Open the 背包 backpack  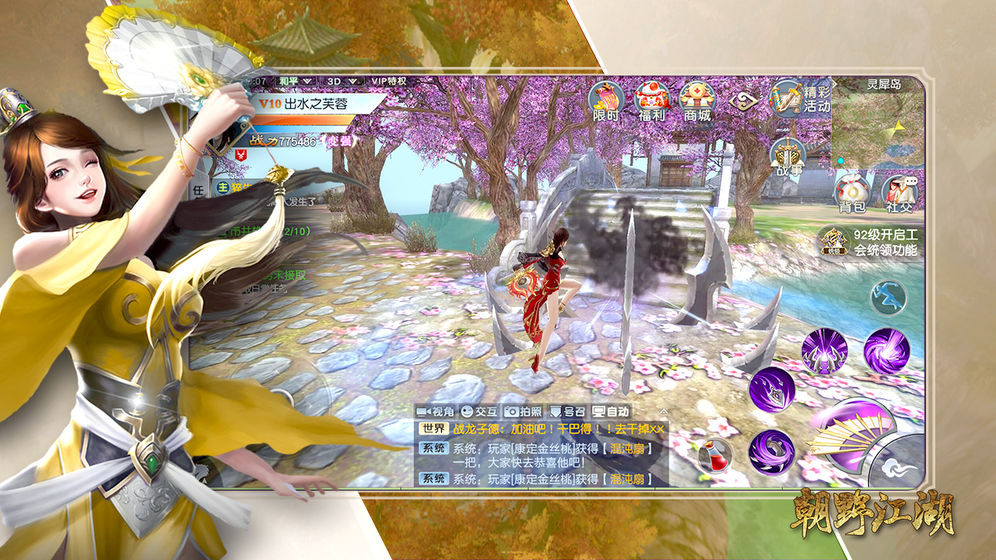coord(852,191)
